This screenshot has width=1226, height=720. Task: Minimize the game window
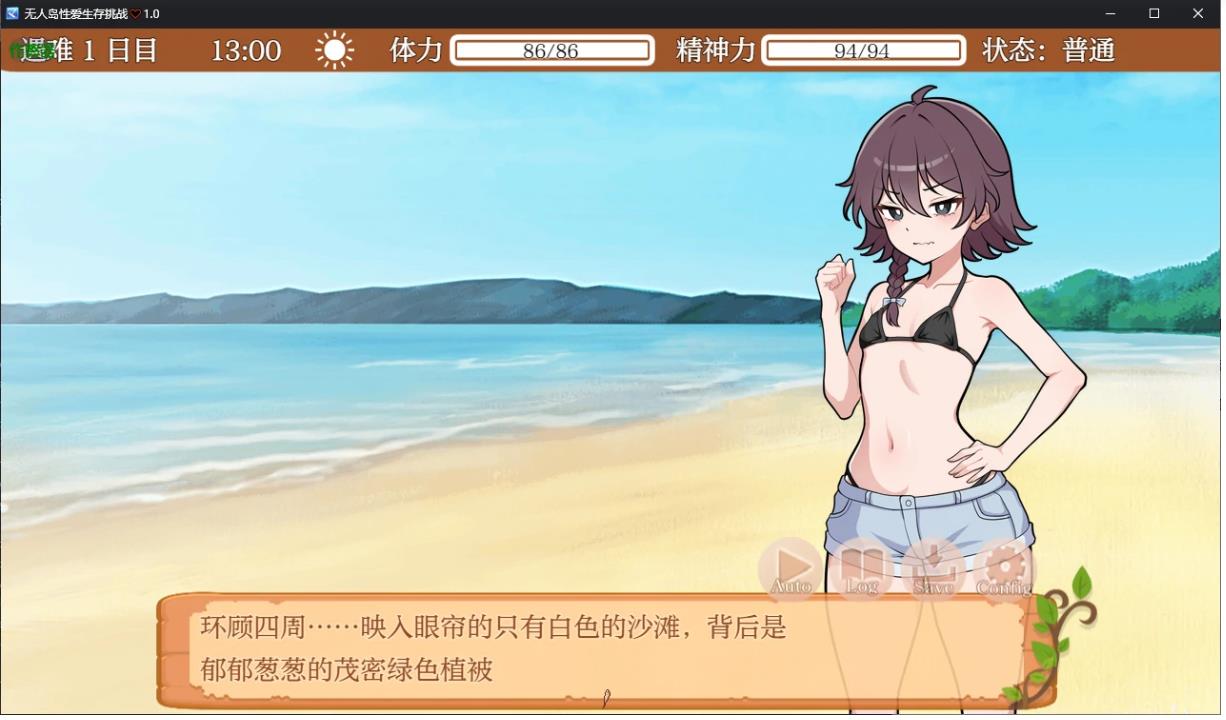click(1111, 14)
